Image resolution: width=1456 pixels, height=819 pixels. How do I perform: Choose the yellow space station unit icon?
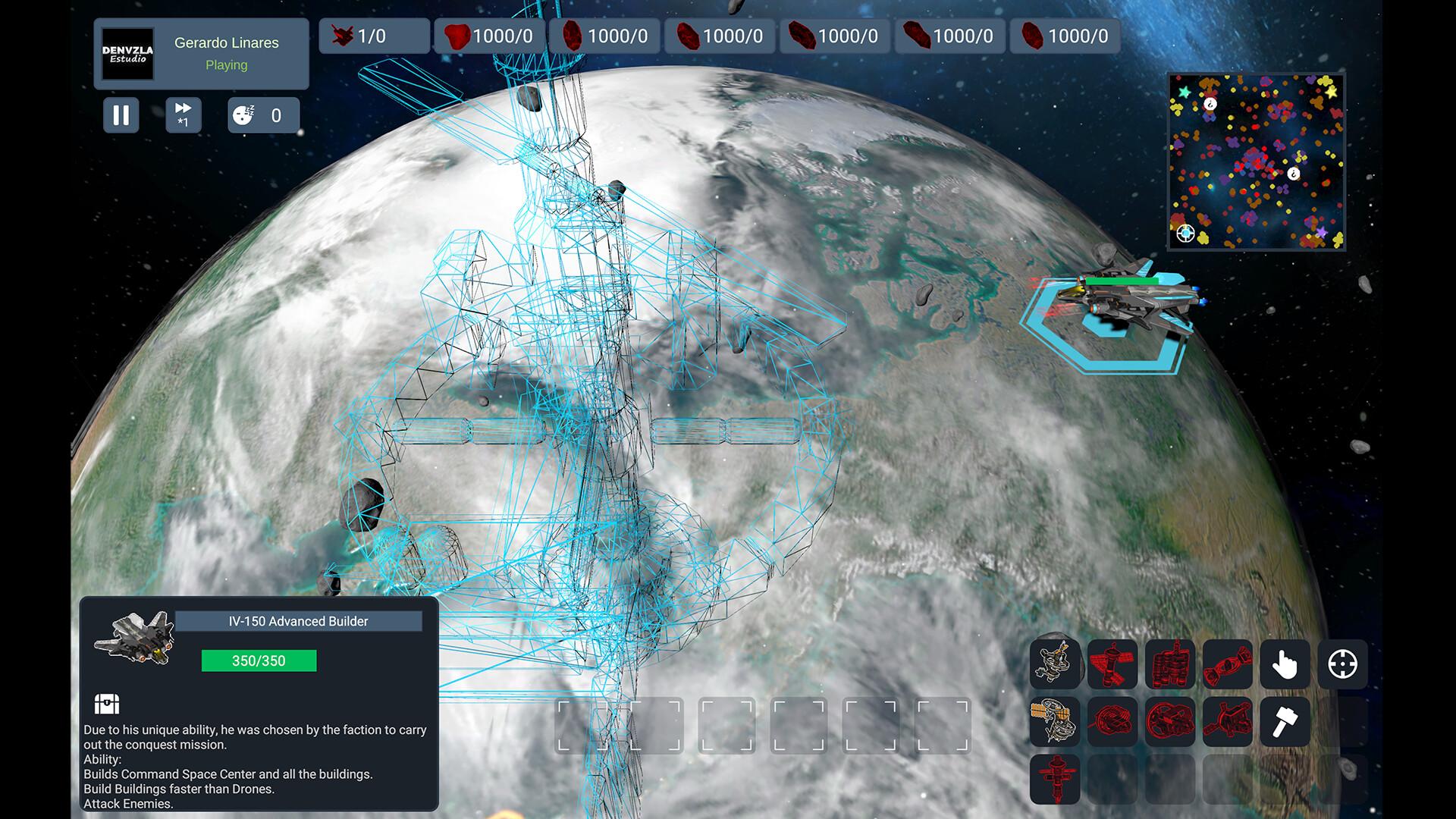click(x=1054, y=723)
